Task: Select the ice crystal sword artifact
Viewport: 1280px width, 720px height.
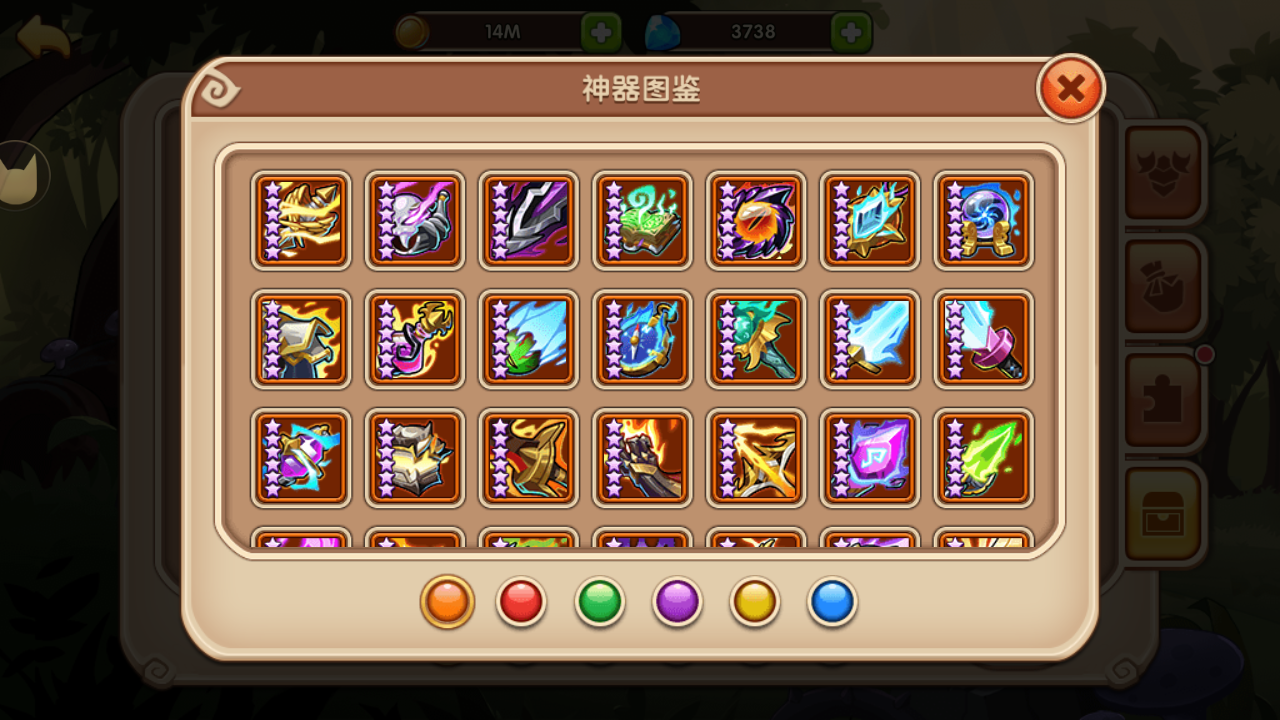Action: coord(871,340)
